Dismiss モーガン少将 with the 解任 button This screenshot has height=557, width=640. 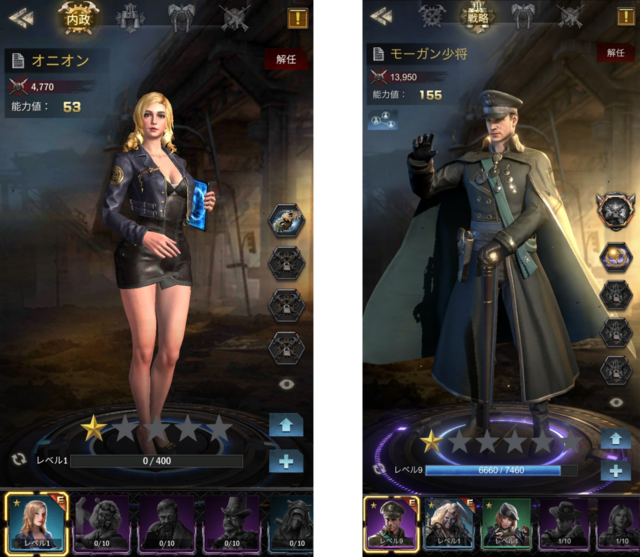coord(615,53)
